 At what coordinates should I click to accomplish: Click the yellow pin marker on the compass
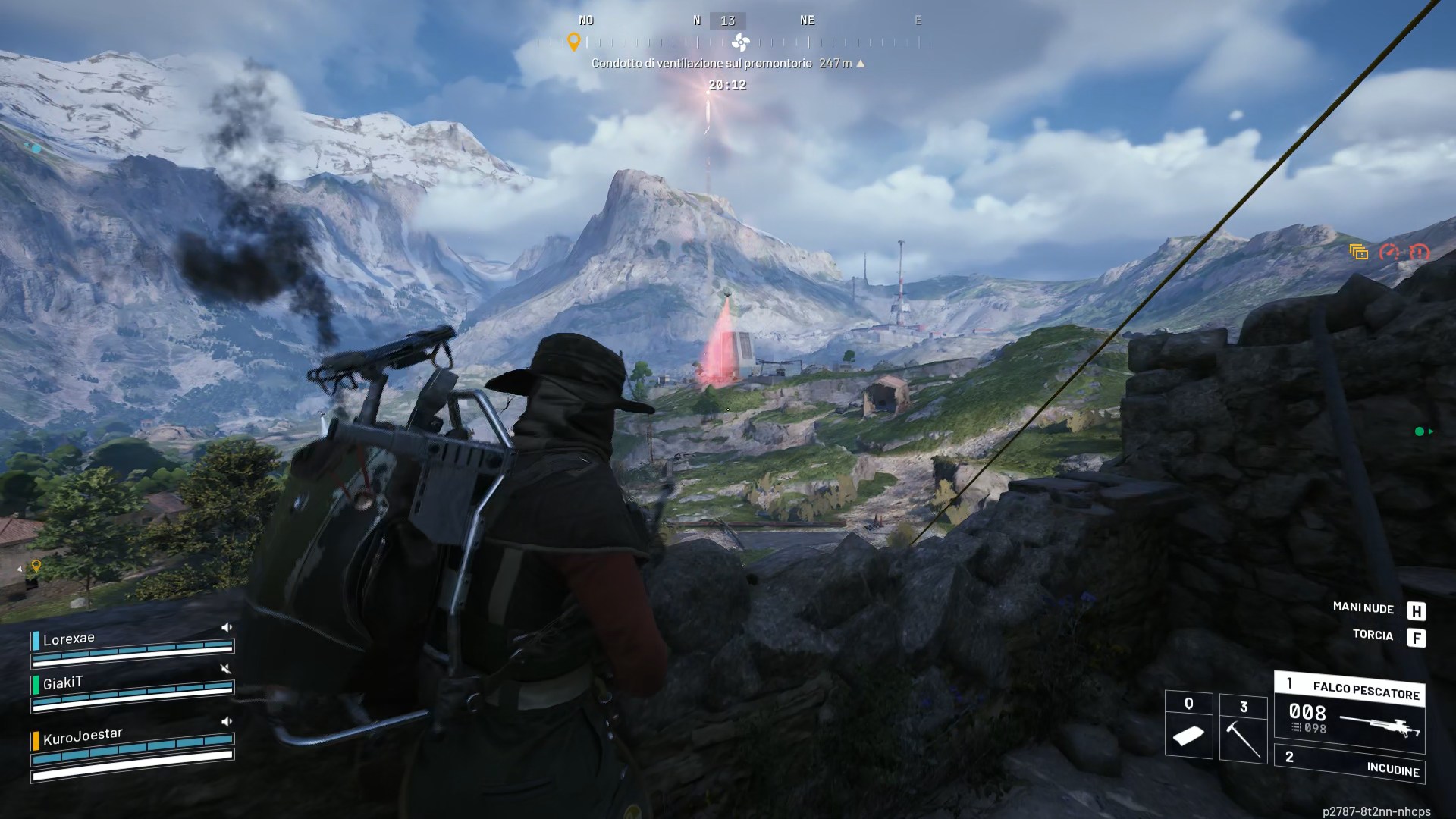click(x=574, y=42)
